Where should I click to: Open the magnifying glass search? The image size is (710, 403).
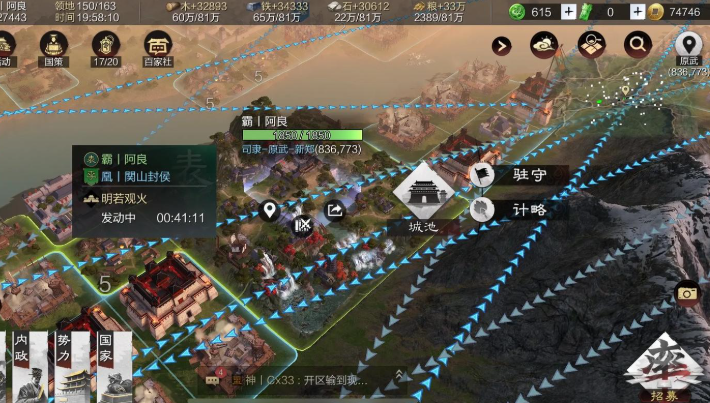point(637,44)
